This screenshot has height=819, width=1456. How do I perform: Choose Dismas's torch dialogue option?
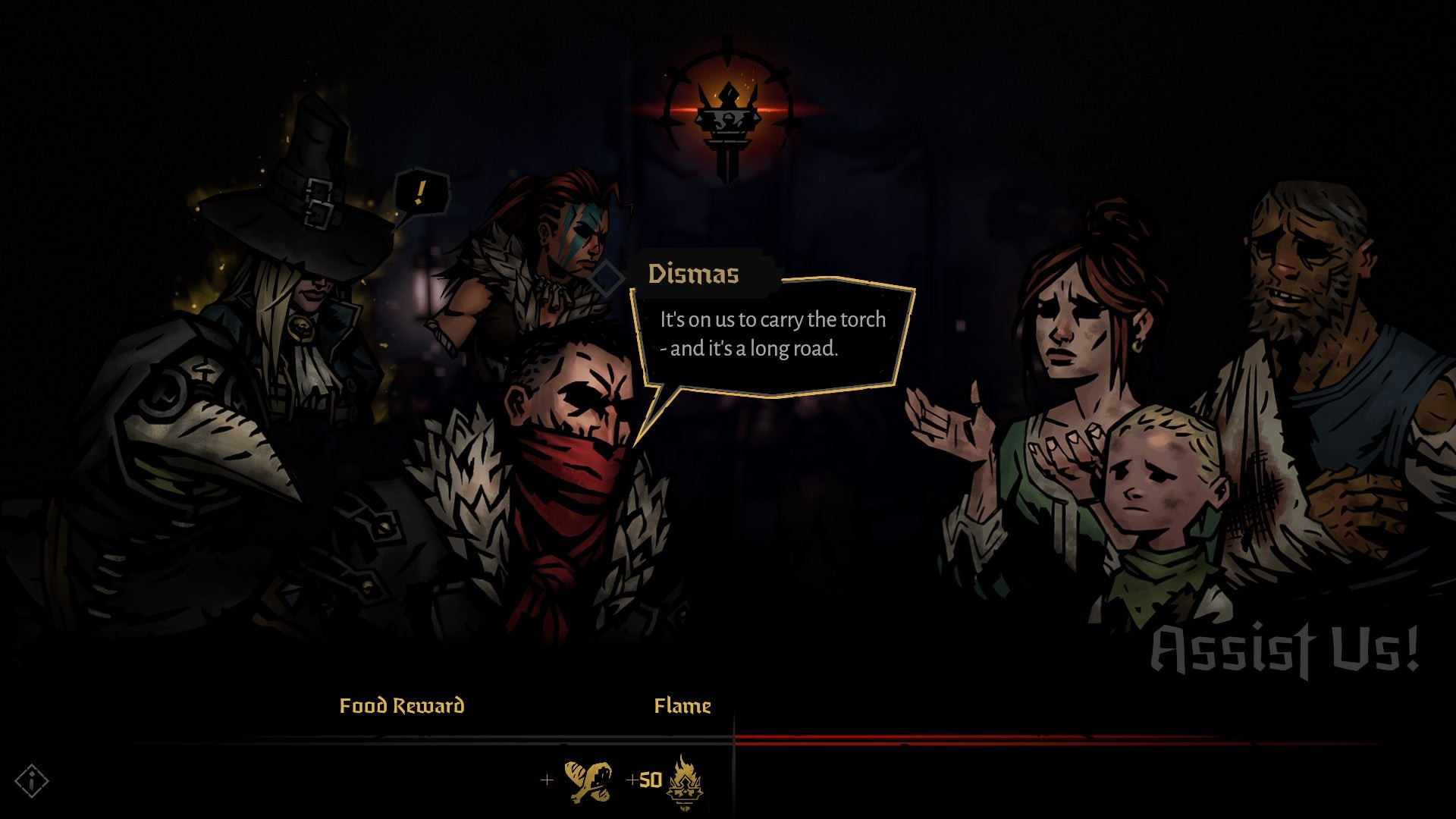[x=772, y=334]
